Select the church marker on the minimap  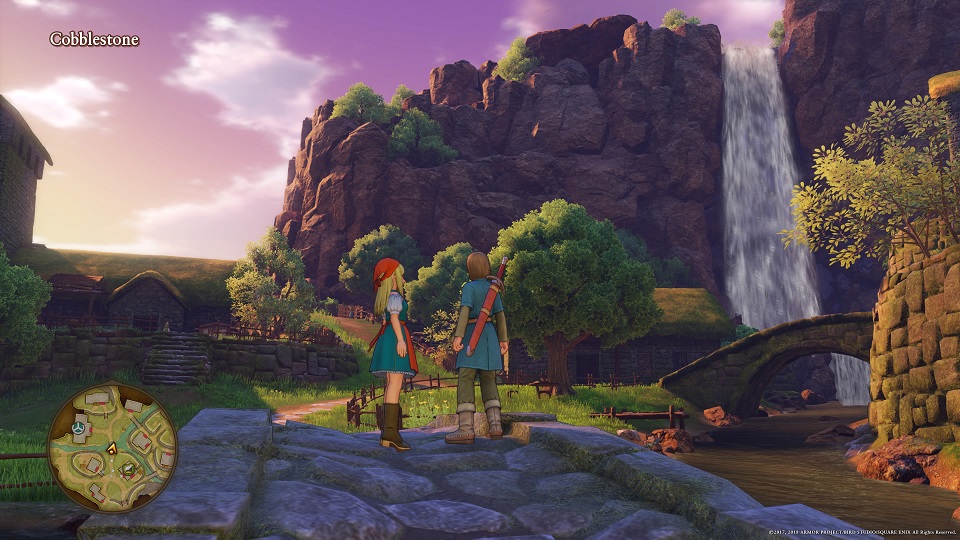(77, 429)
